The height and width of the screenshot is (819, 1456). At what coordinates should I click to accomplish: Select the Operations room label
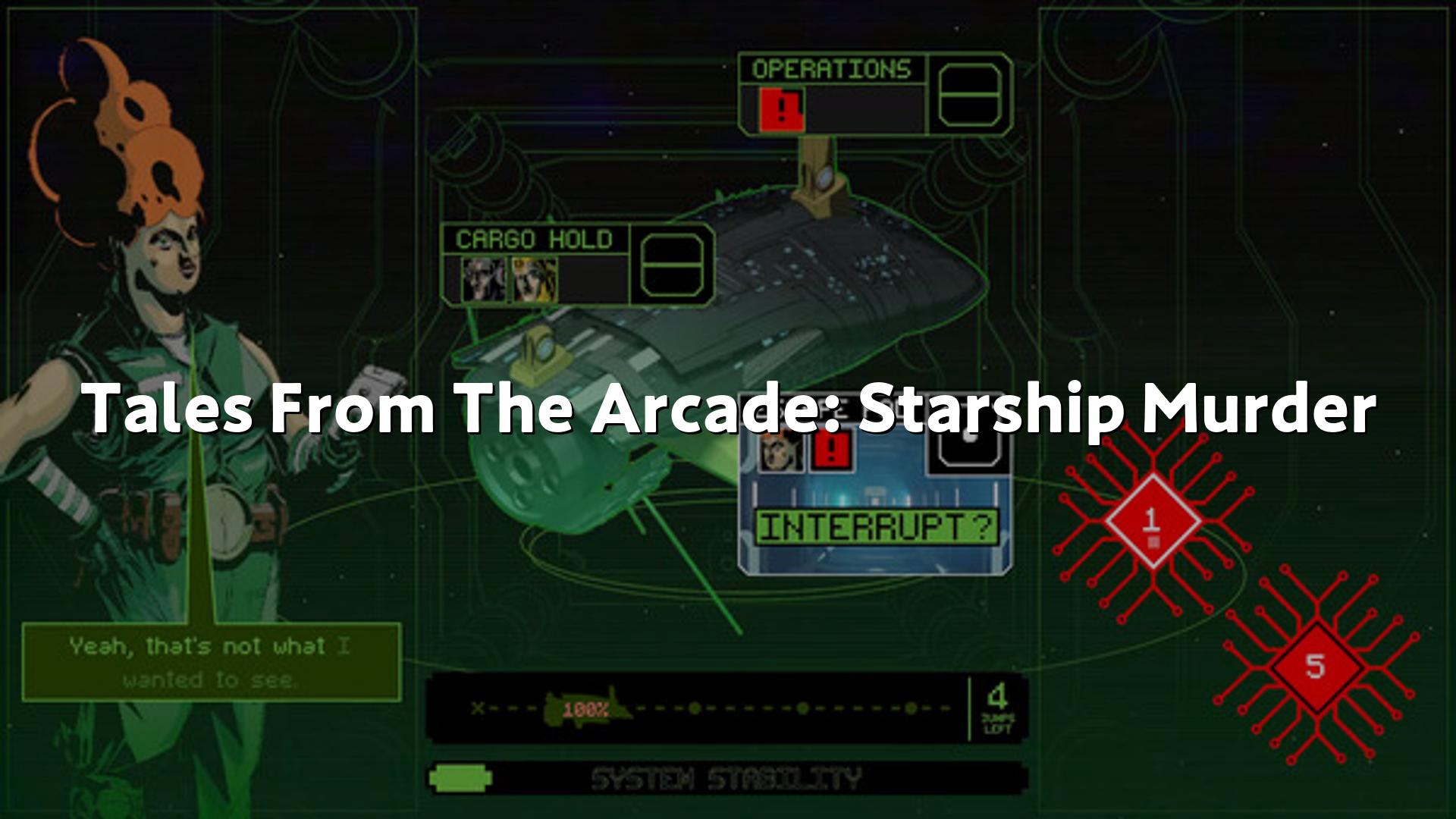click(831, 69)
